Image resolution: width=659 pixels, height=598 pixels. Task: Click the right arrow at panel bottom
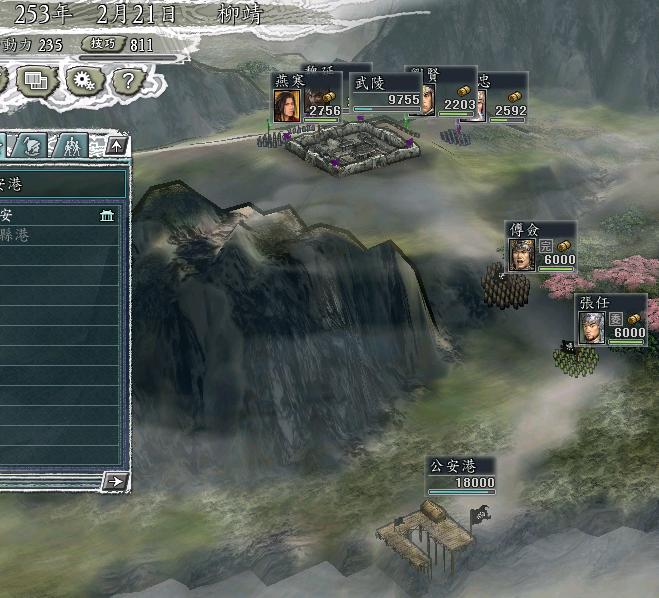116,481
